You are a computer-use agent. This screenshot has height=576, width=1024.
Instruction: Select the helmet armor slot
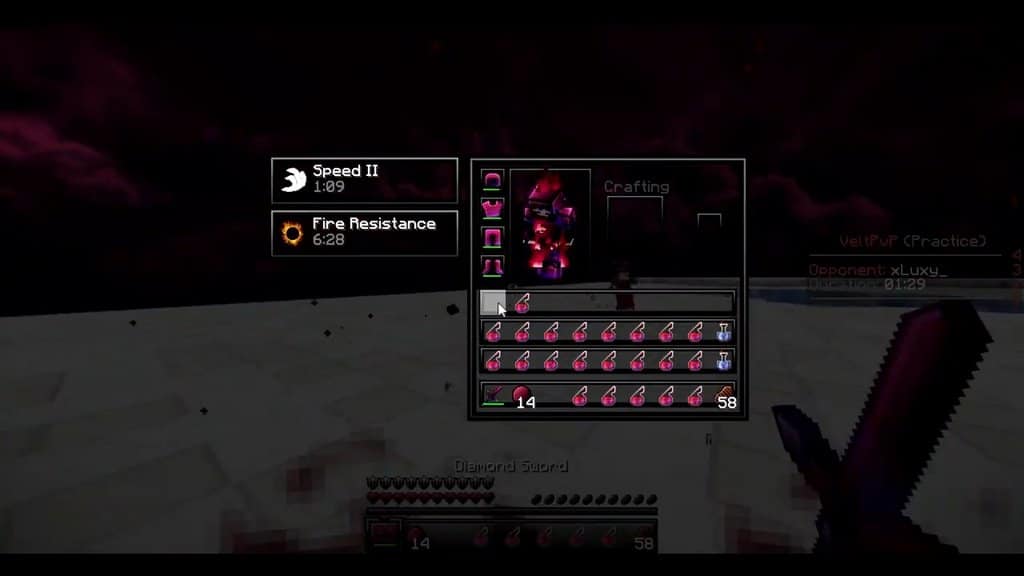[x=491, y=180]
